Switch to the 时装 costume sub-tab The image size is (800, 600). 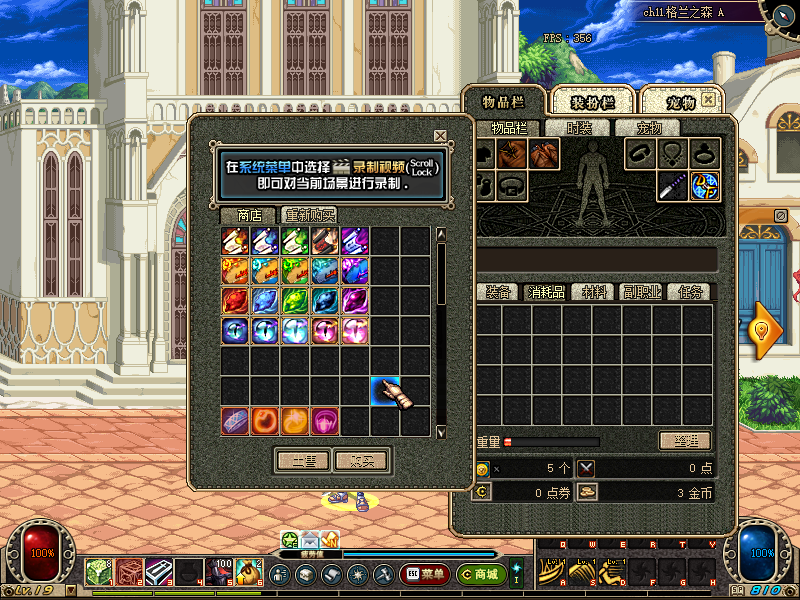pos(579,128)
